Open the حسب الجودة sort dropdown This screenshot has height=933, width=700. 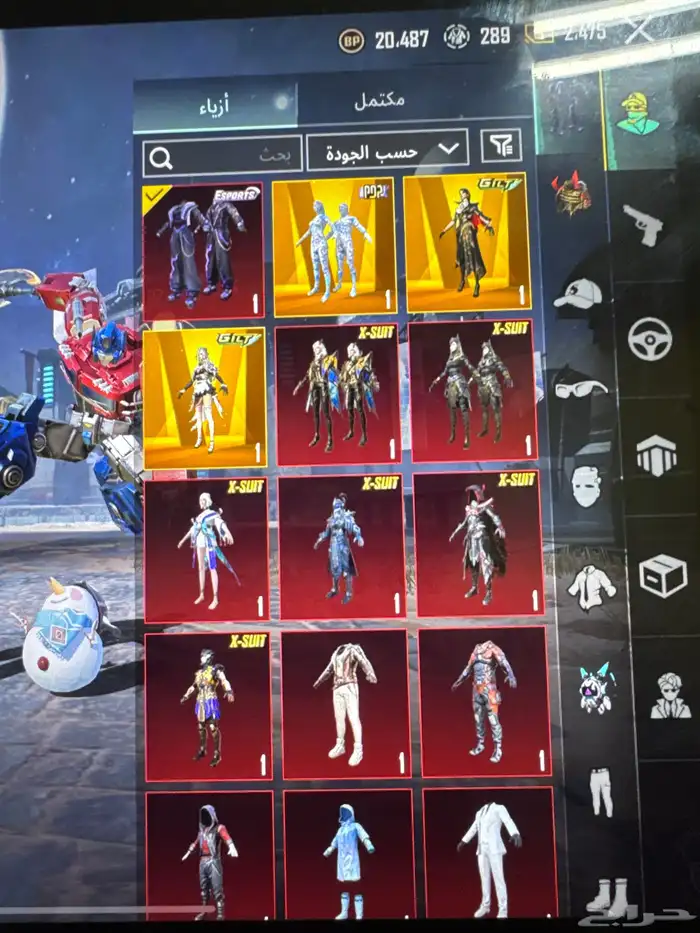(387, 151)
